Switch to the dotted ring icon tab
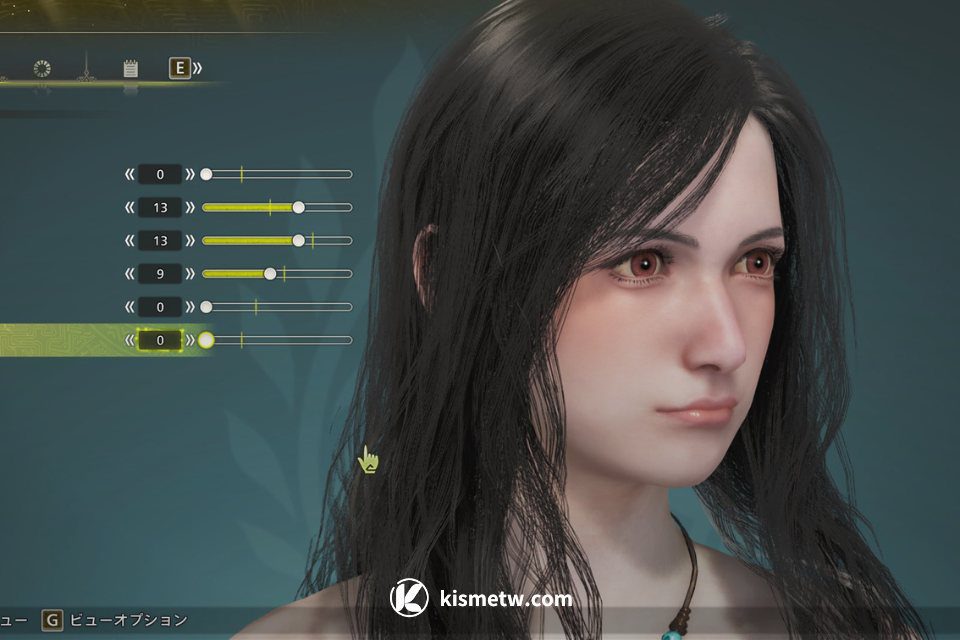 click(42, 69)
